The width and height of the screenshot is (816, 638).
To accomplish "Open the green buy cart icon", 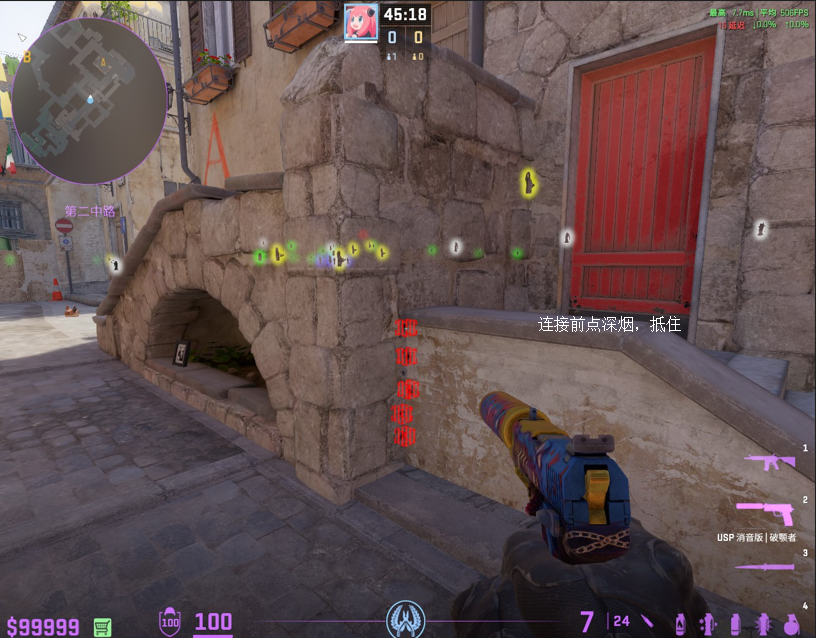I will click(102, 627).
